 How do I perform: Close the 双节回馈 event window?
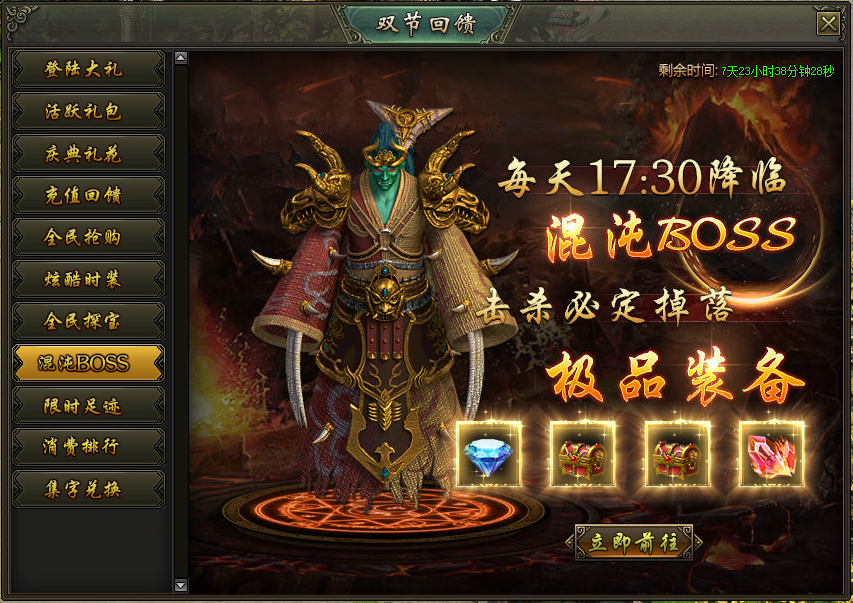pyautogui.click(x=828, y=25)
